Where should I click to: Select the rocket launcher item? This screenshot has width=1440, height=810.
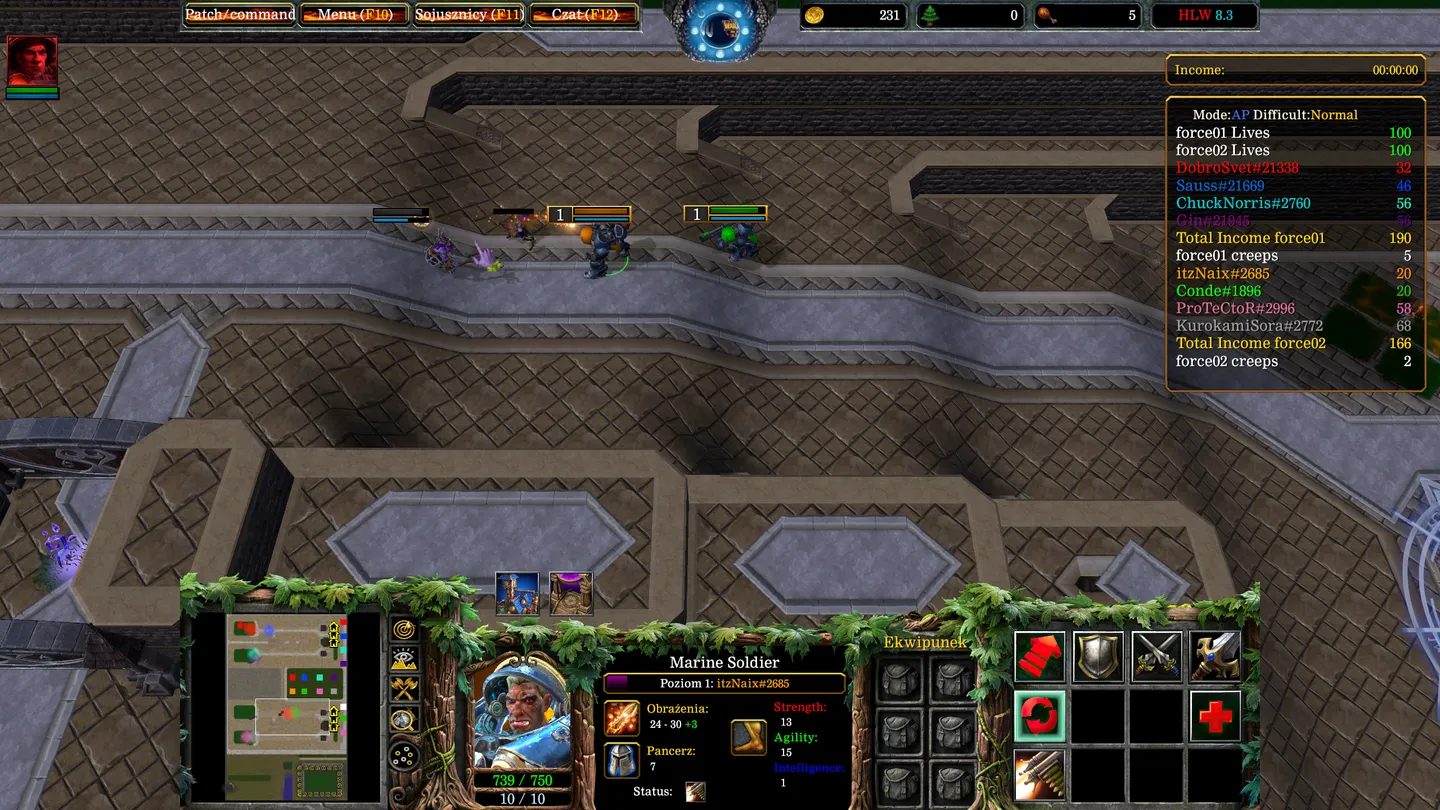pos(1038,774)
